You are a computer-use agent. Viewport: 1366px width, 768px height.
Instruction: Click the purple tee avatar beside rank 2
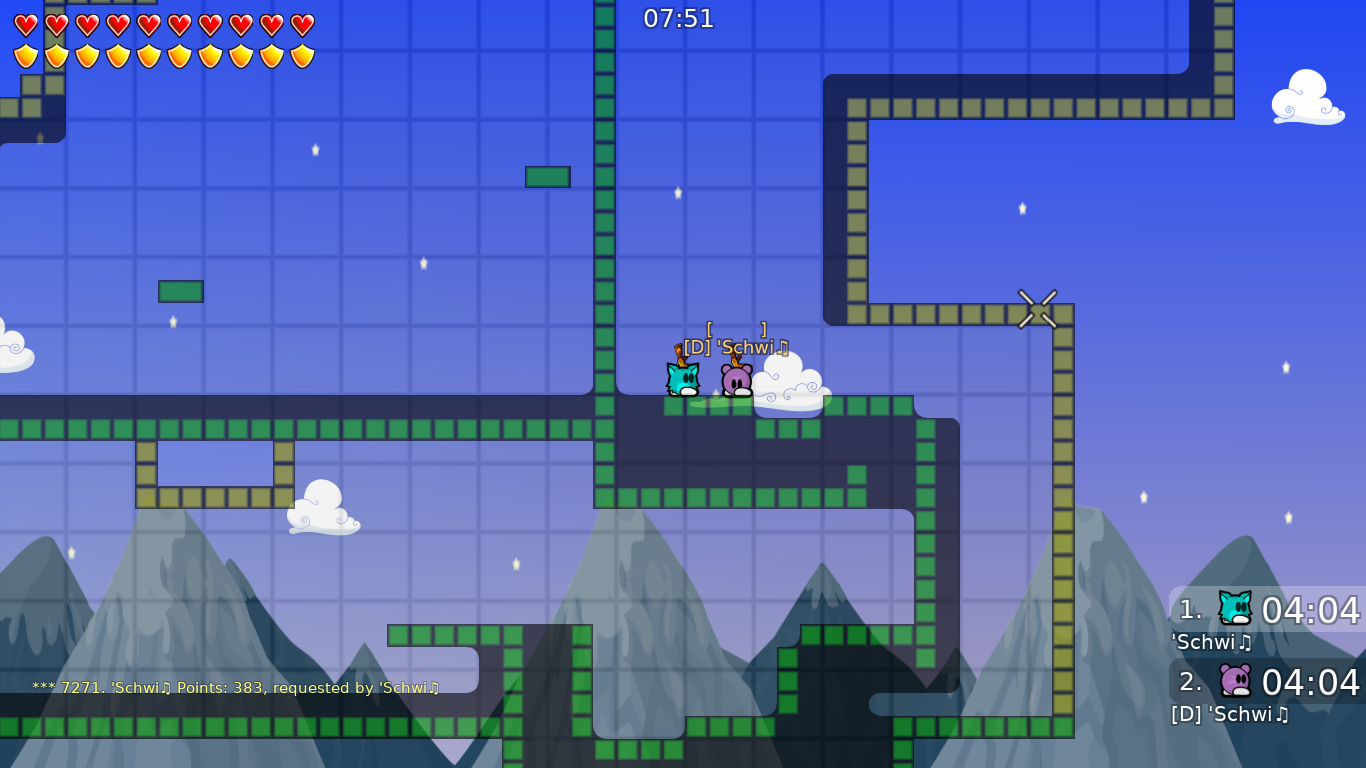[1234, 680]
